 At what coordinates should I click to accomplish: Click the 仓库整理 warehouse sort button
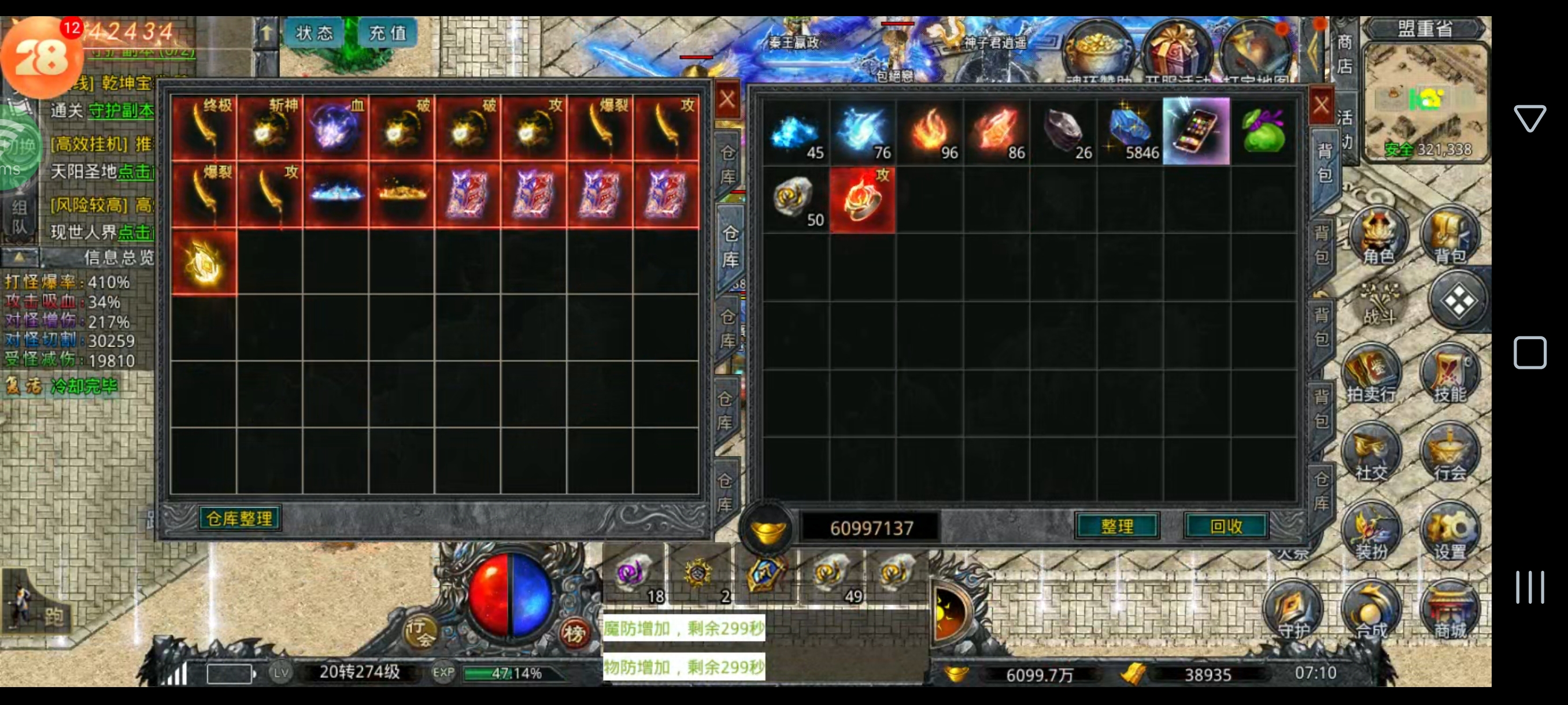(x=239, y=518)
